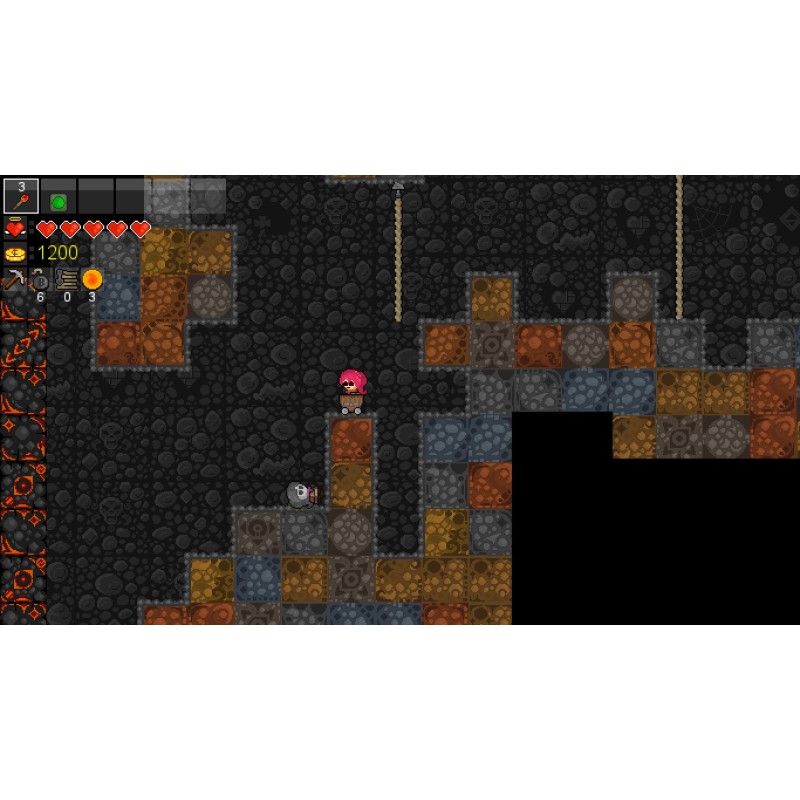This screenshot has width=800, height=800.
Task: Pick the rope ladder item icon
Action: click(x=67, y=279)
